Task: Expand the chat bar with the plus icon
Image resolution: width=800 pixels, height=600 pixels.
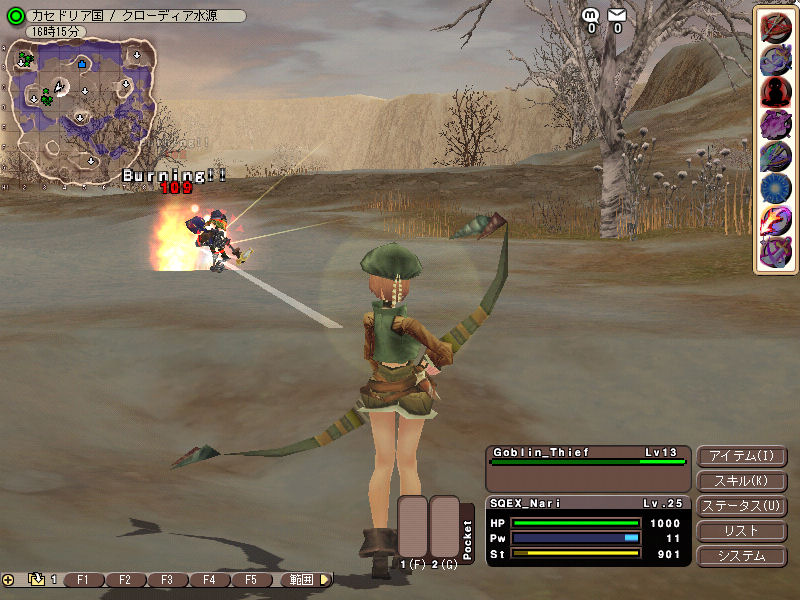Action: (9, 580)
